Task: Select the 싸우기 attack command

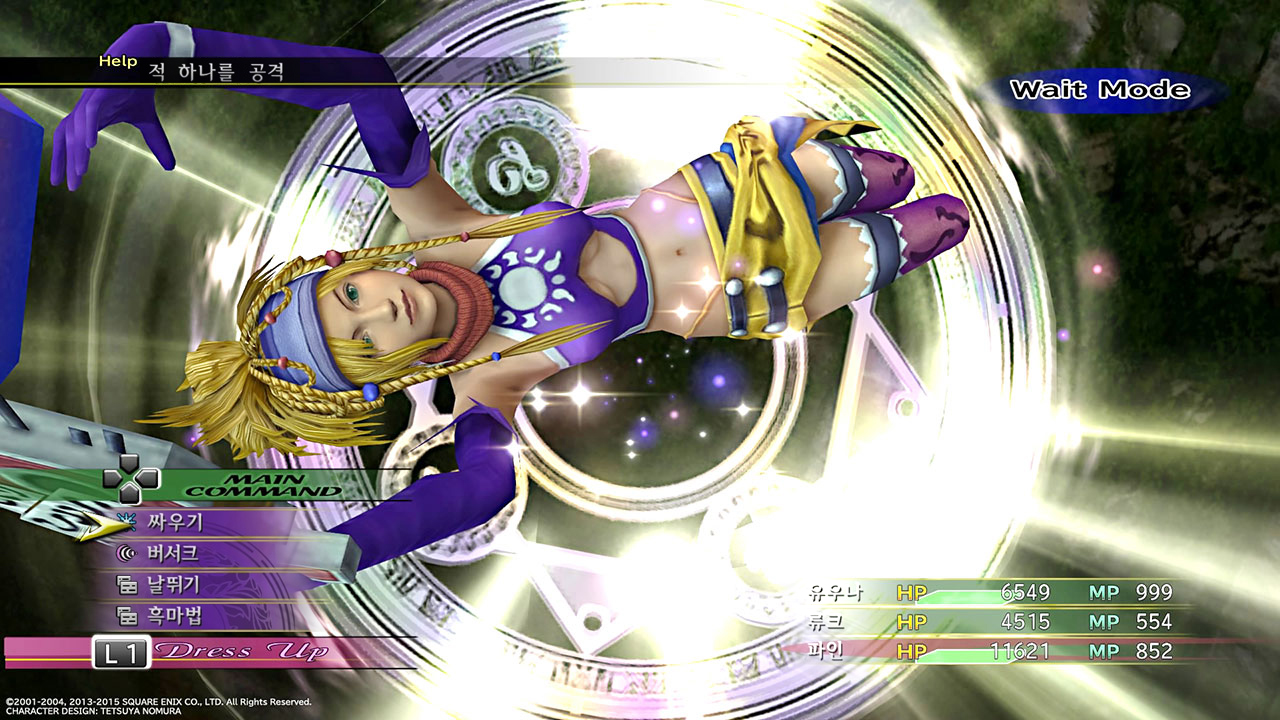Action: (174, 521)
